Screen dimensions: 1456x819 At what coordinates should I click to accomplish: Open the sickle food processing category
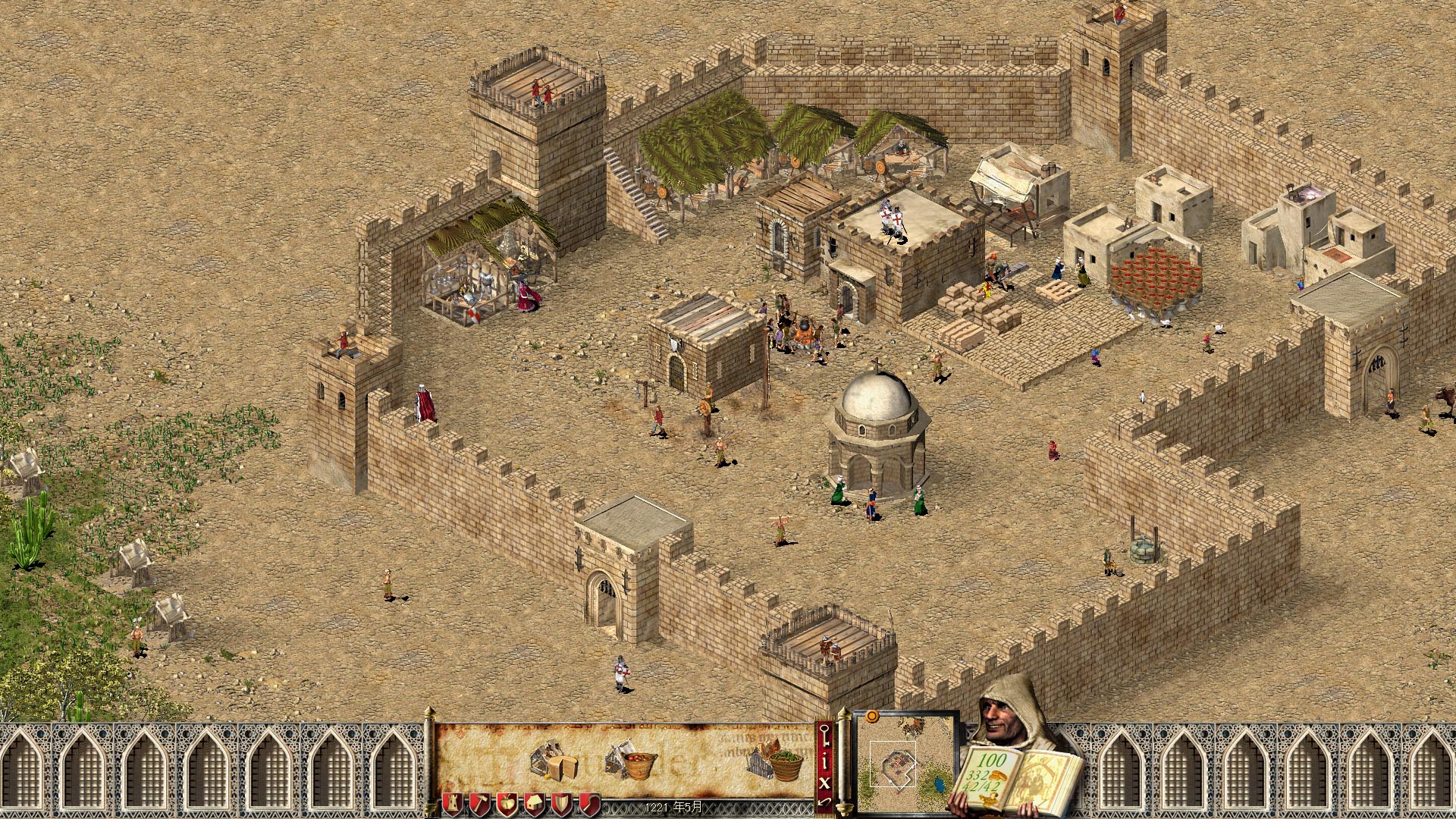coord(588,804)
